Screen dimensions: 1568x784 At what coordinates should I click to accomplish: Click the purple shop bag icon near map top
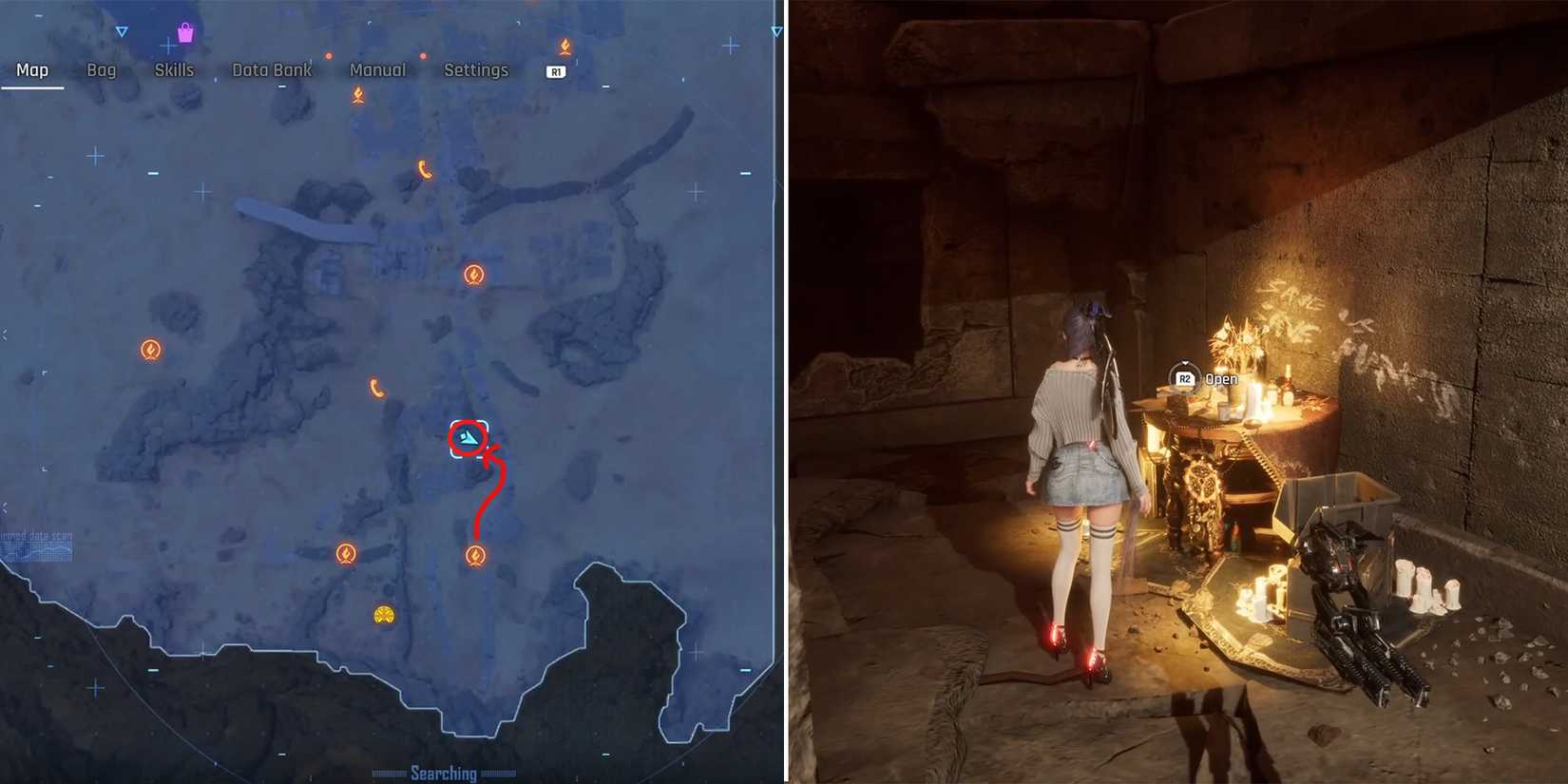[186, 31]
